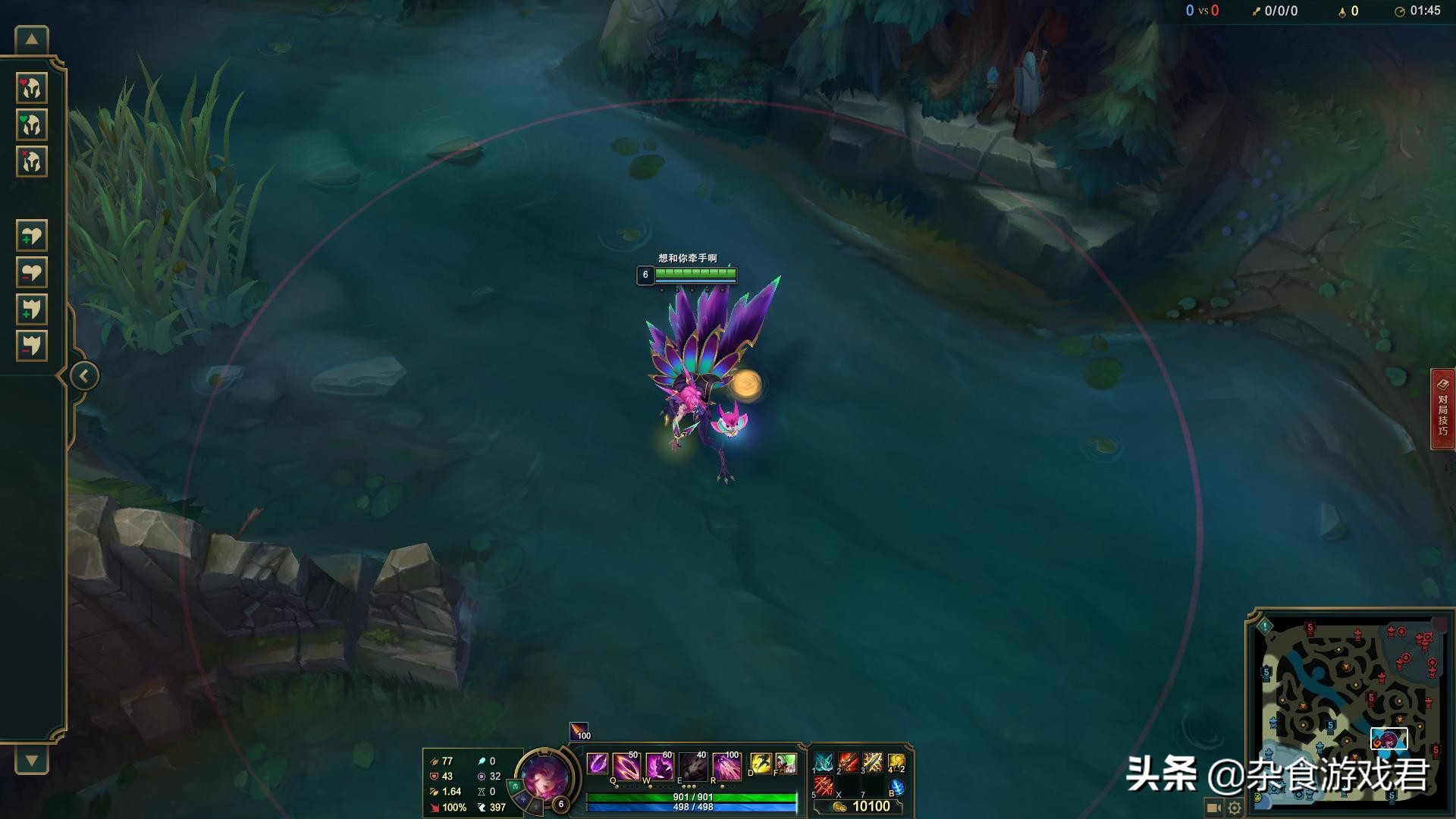Activate the W ability costing 60 mana

tap(660, 766)
